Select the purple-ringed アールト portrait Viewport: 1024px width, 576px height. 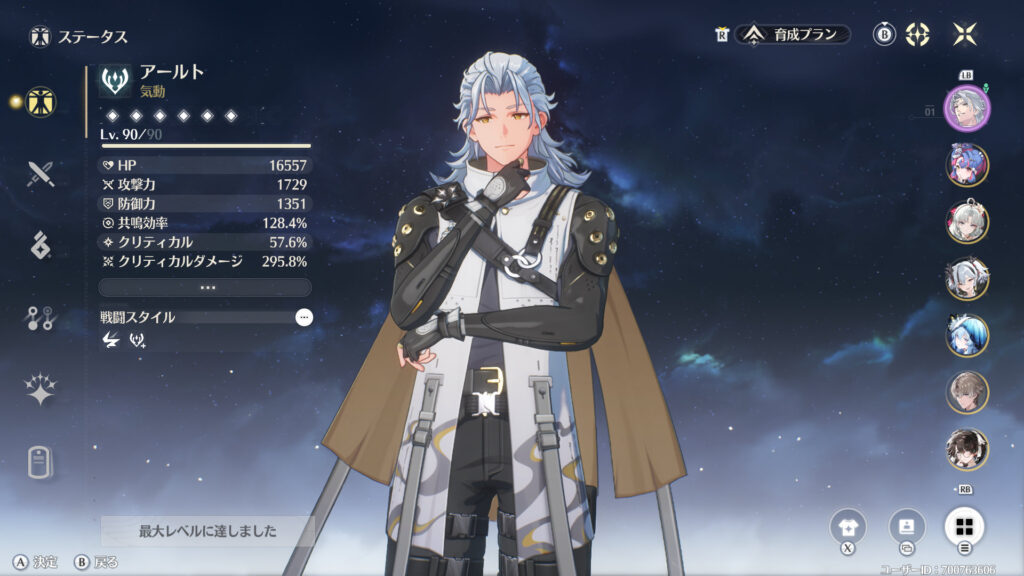(x=967, y=108)
